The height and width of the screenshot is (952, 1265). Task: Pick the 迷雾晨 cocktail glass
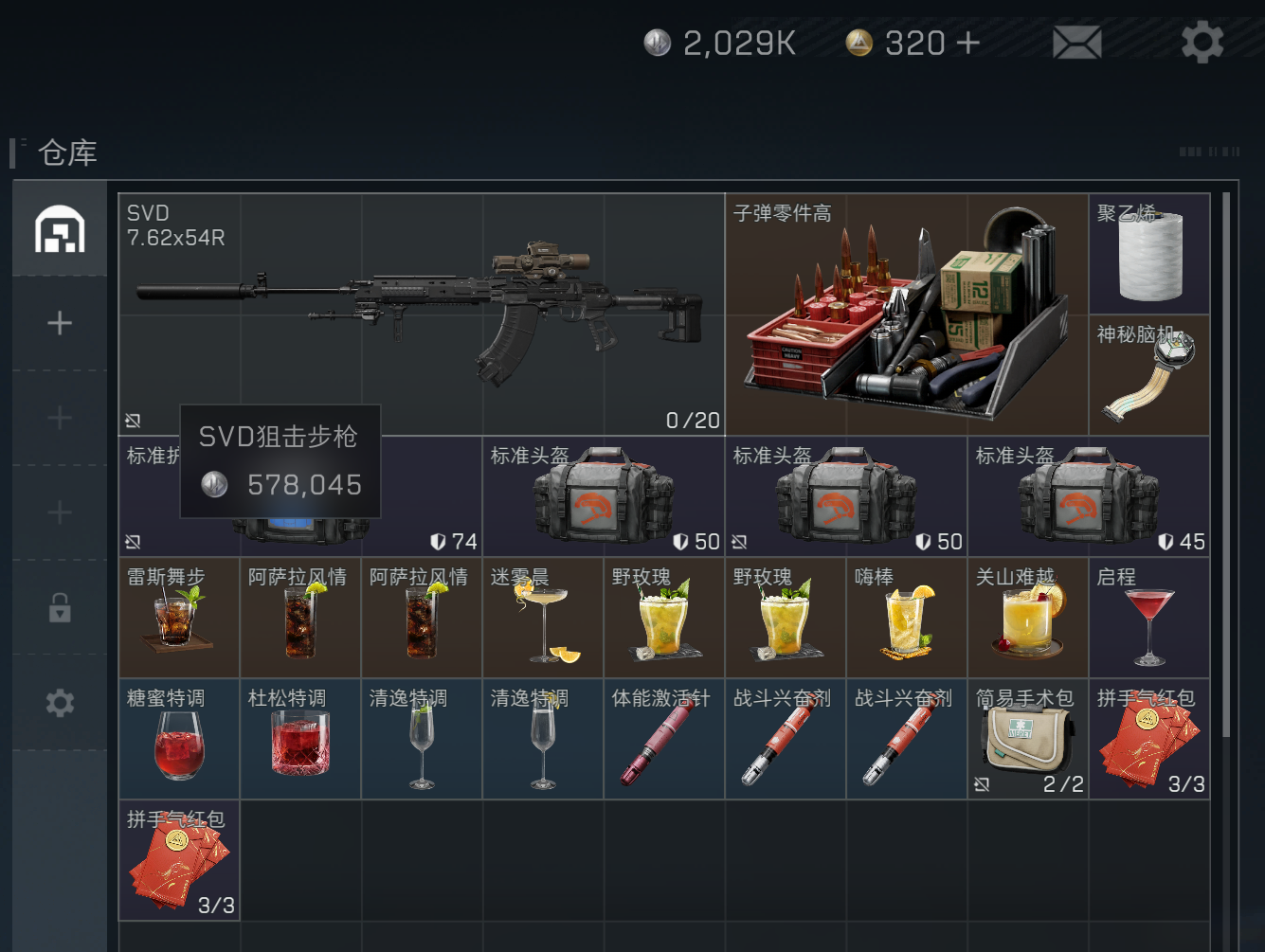[543, 618]
